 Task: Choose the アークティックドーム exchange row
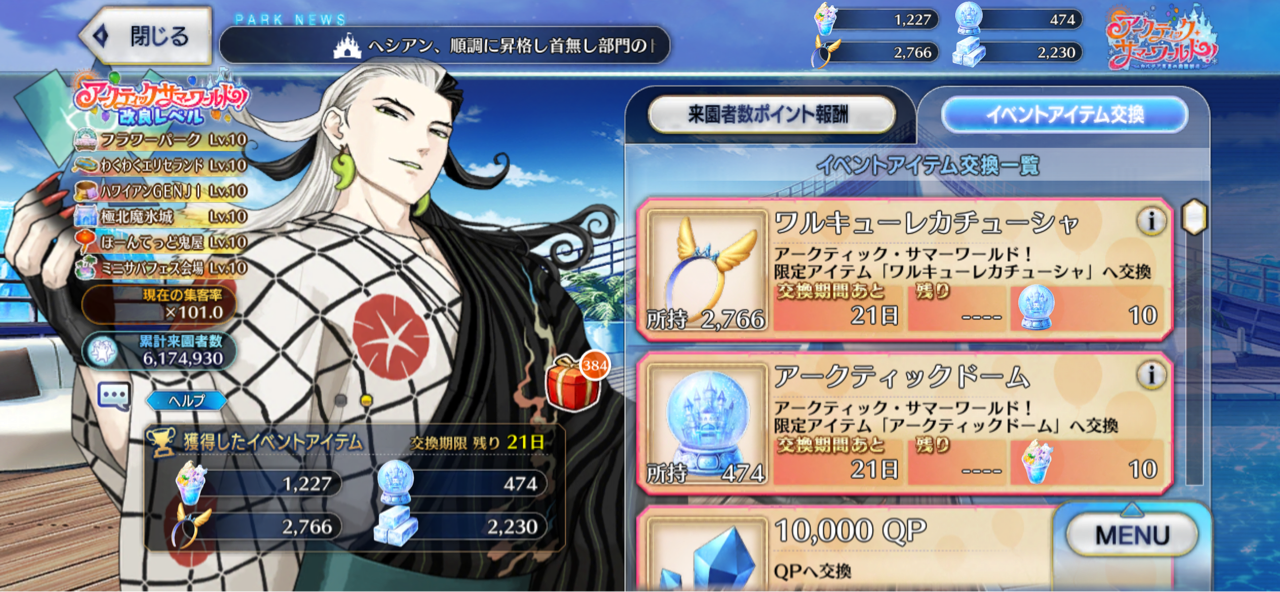[905, 424]
